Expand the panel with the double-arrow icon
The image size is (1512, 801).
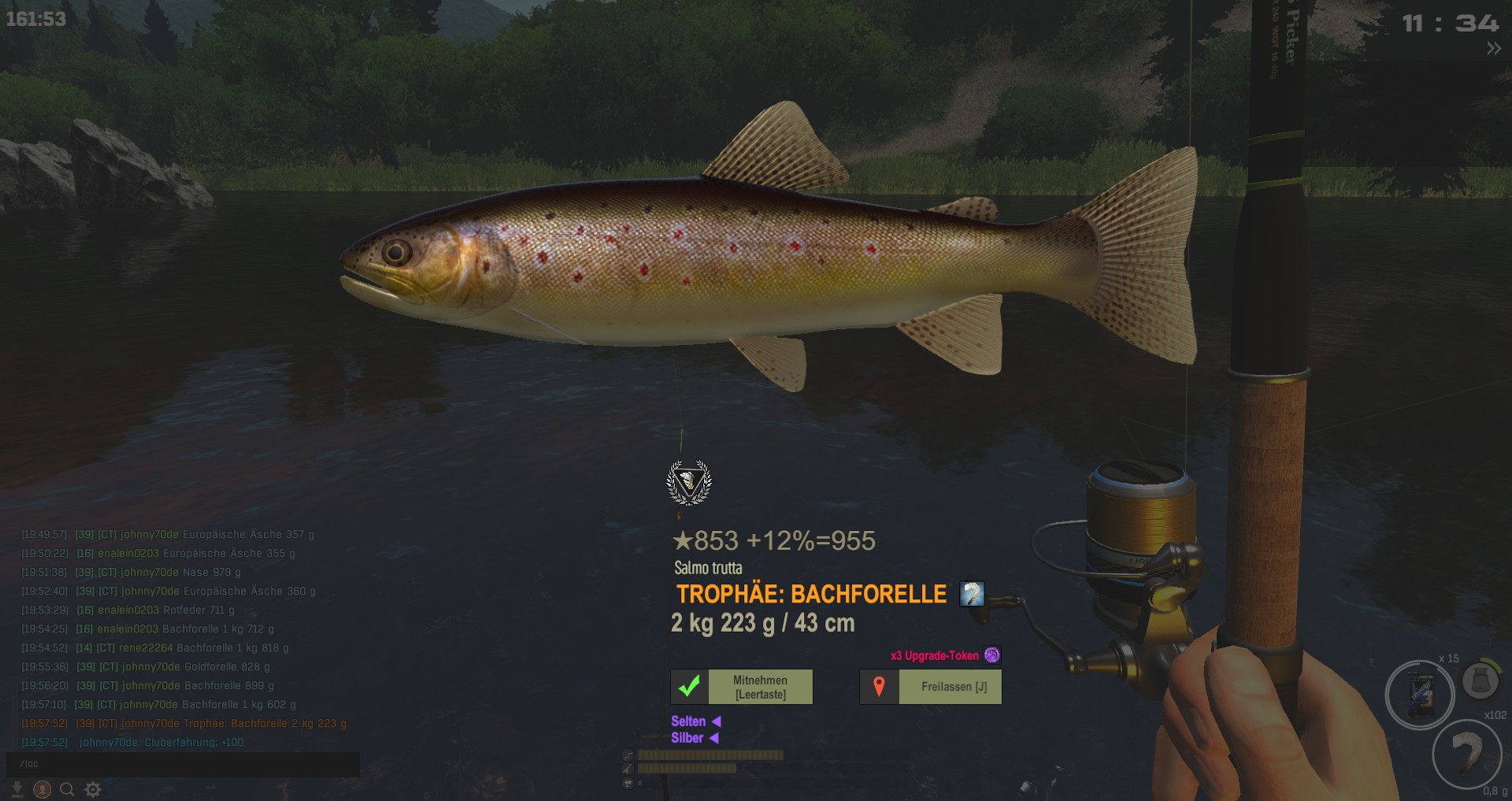coord(1493,49)
